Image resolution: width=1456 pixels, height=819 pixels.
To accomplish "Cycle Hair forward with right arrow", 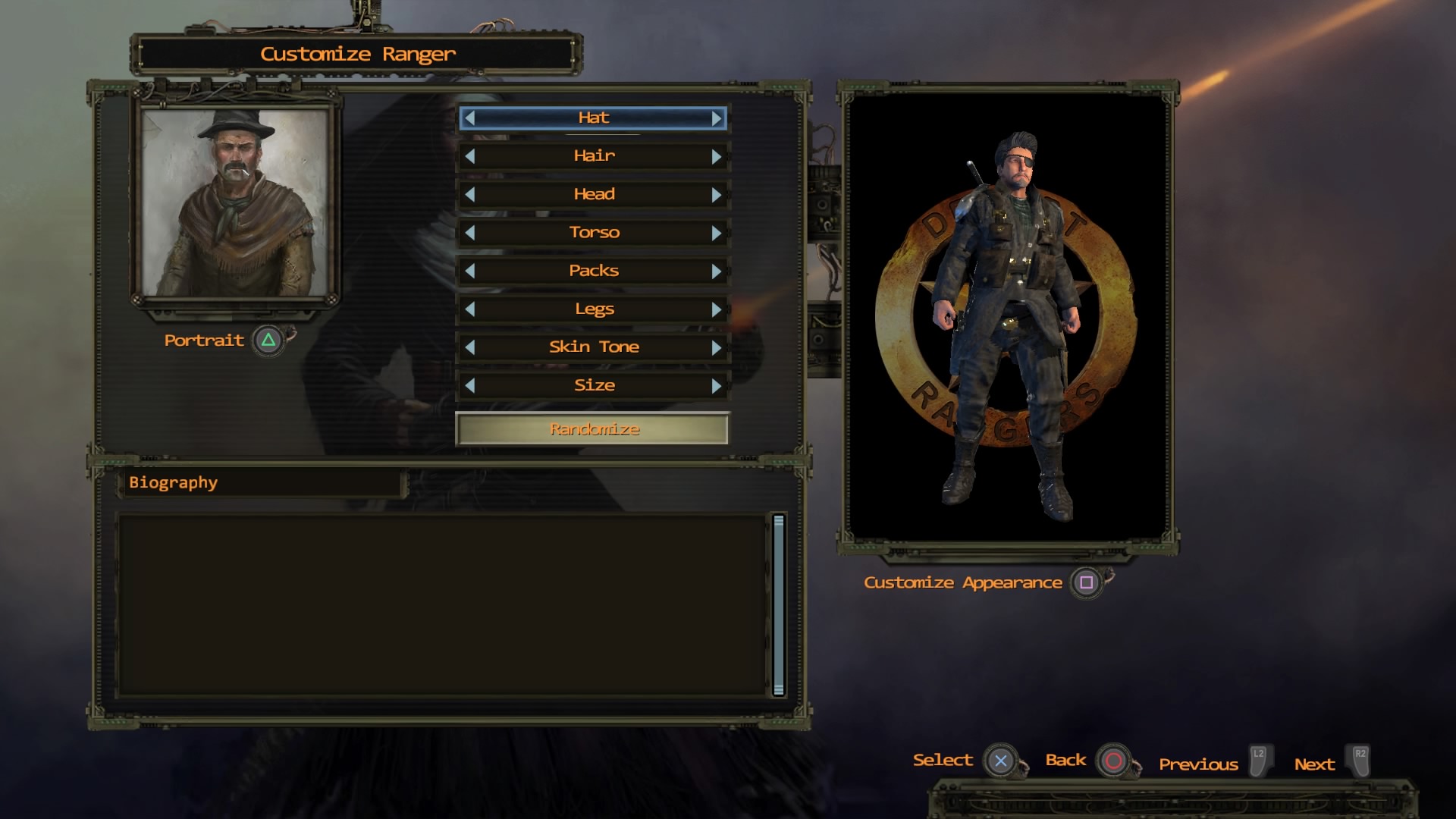I will pyautogui.click(x=716, y=156).
